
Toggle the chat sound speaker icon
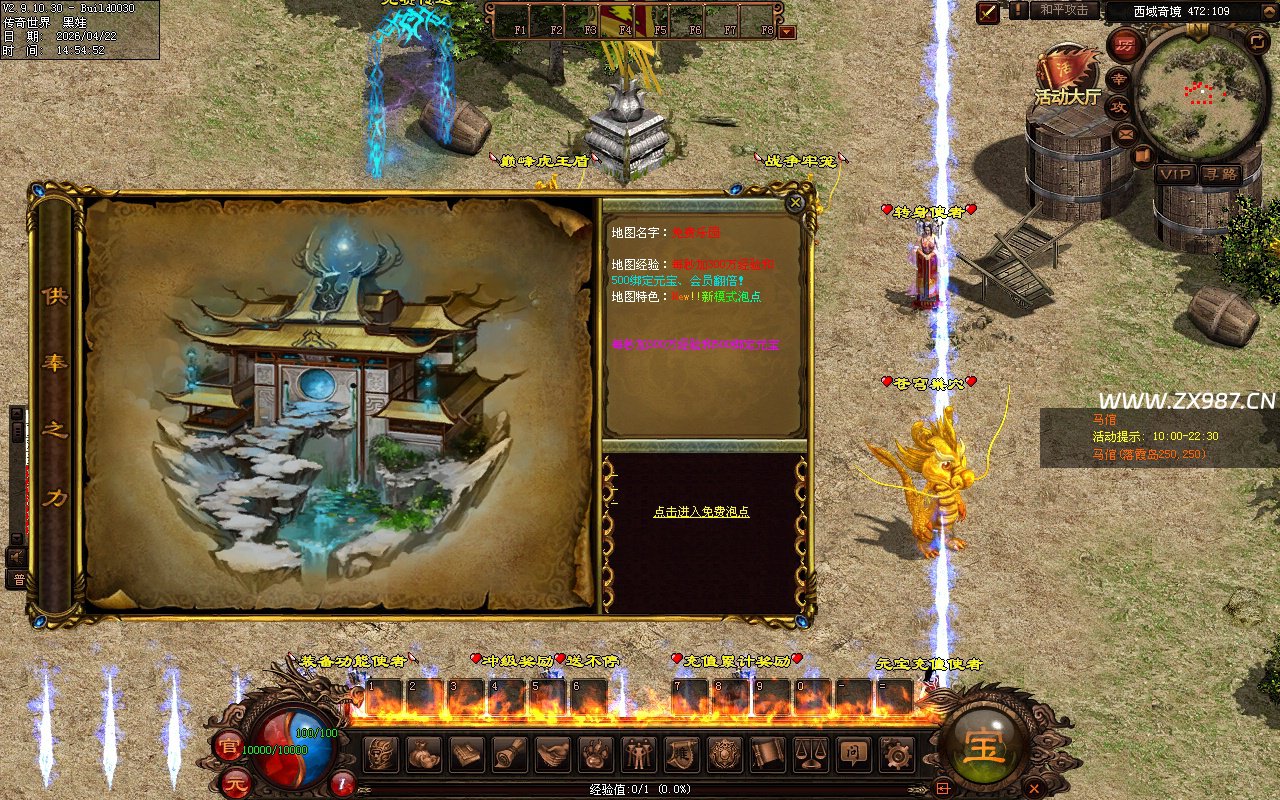17,554
